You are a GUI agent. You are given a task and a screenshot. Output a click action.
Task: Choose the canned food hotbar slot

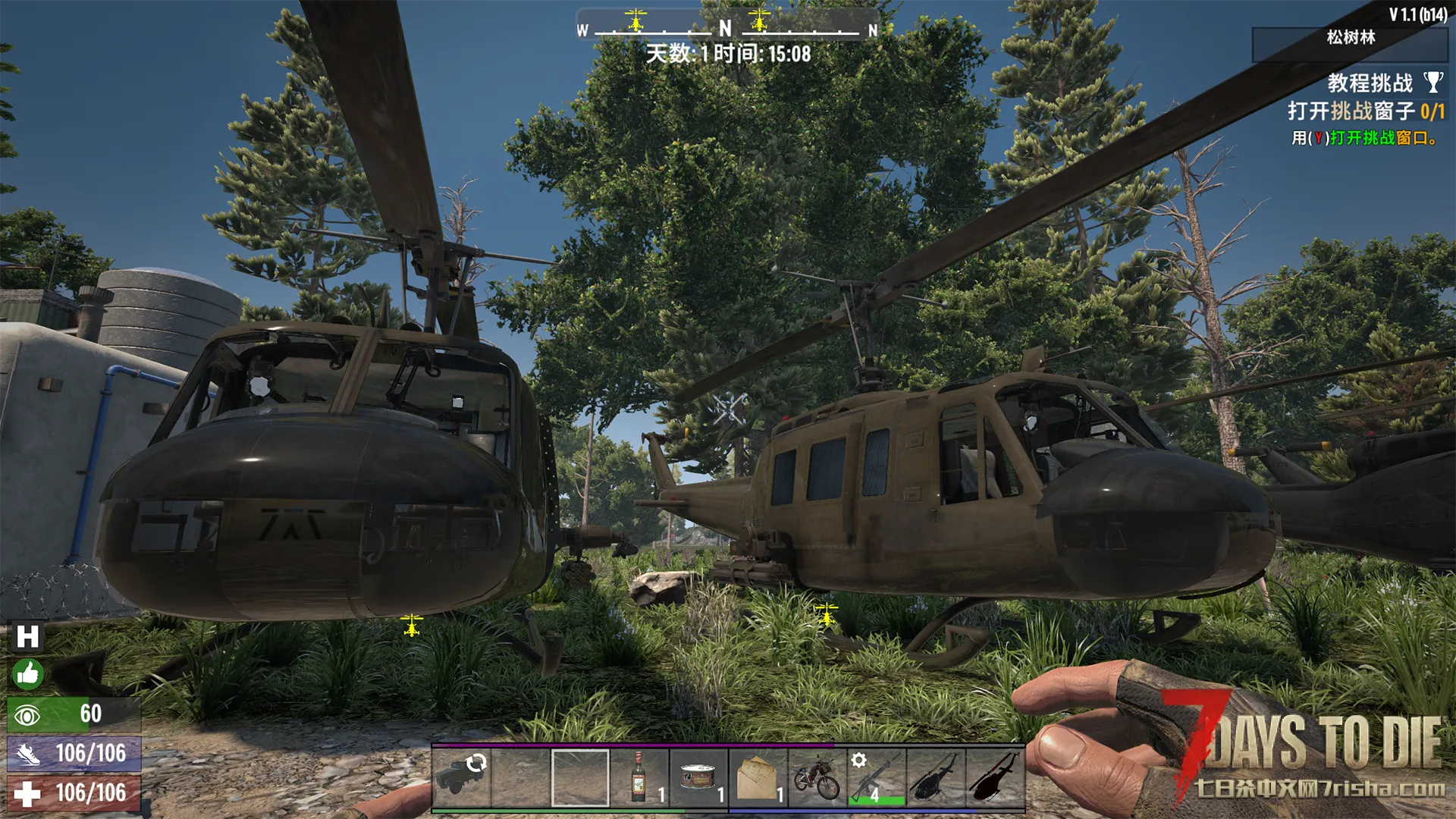tap(698, 777)
